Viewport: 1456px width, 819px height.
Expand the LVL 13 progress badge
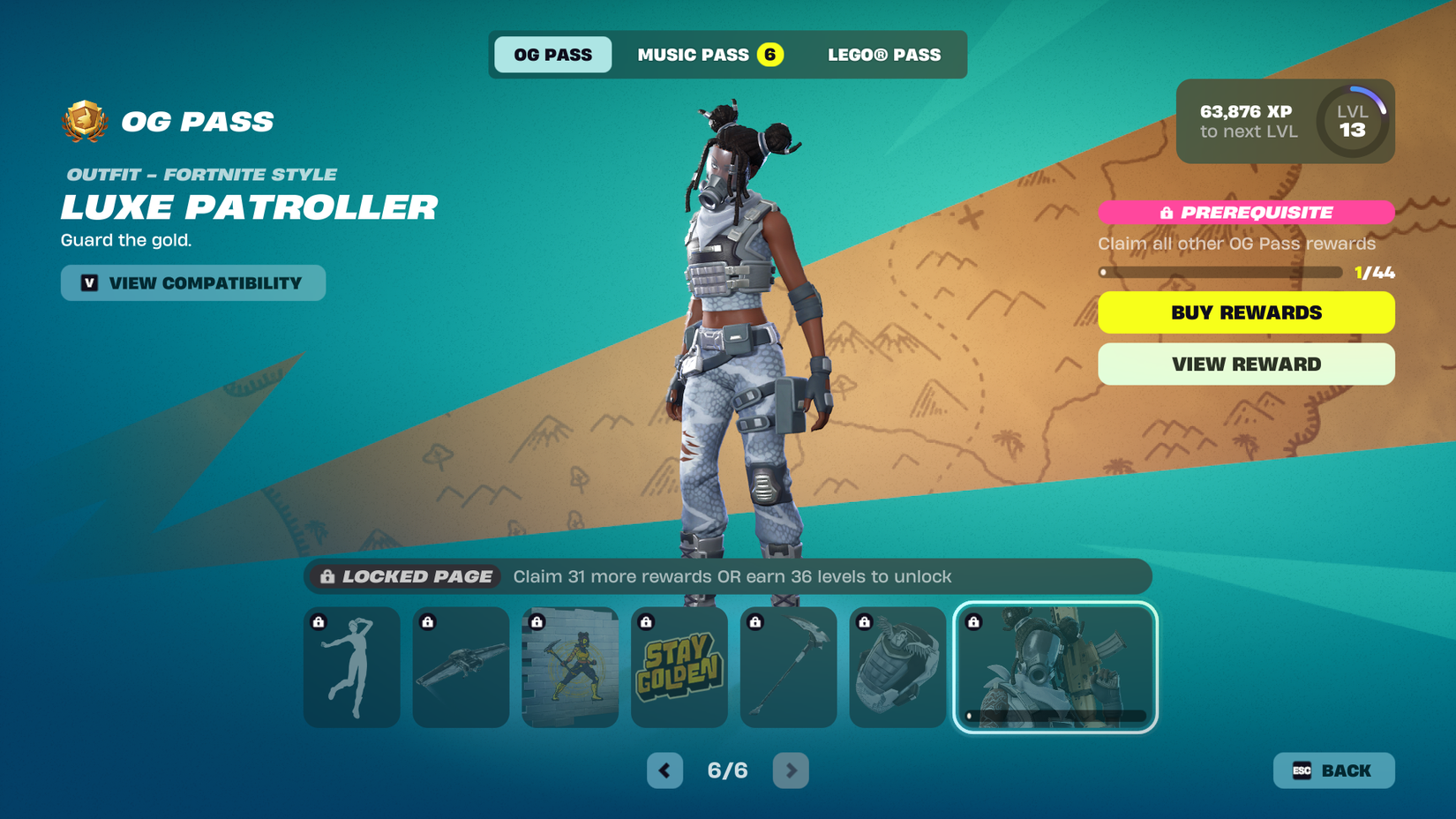[x=1352, y=123]
